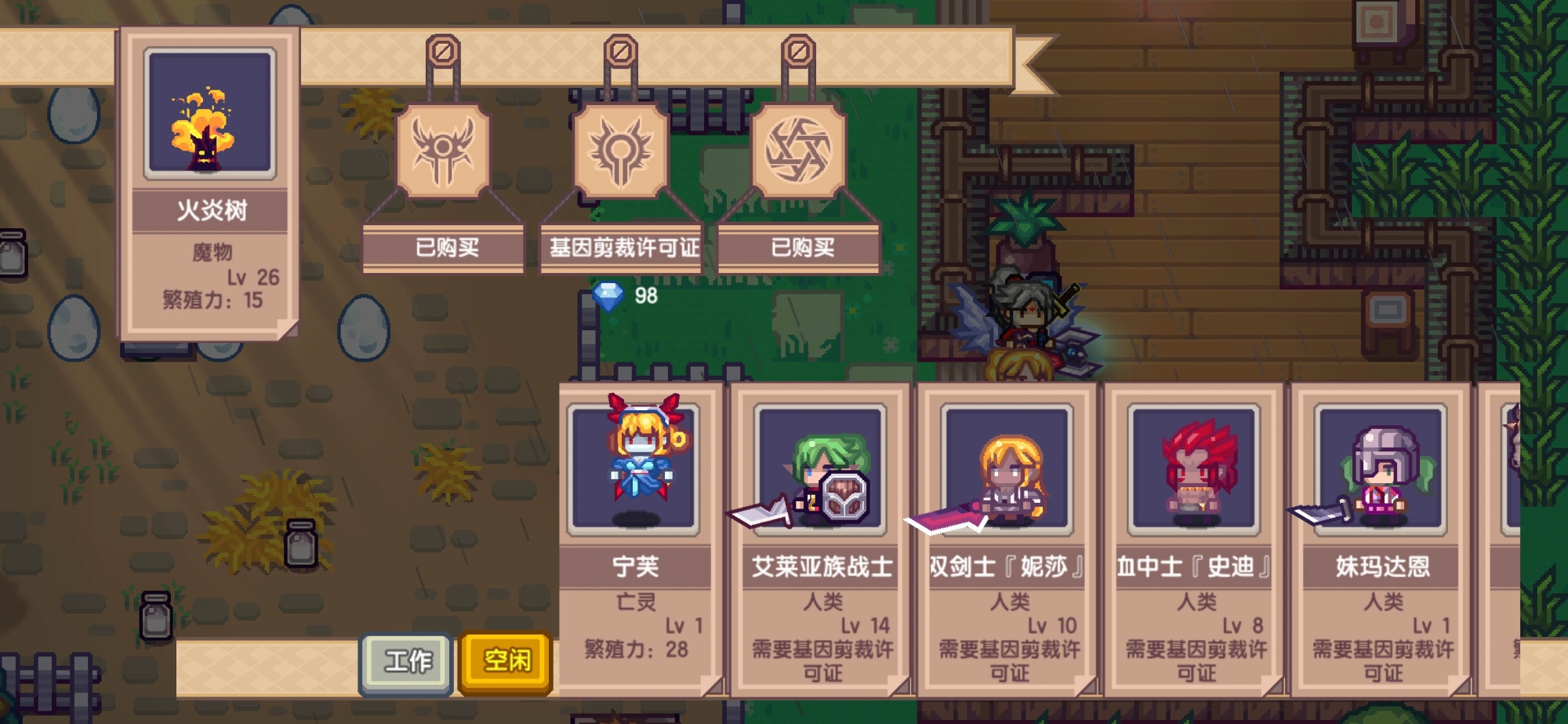This screenshot has width=1568, height=724.
Task: Choose the 宁芙 undead card
Action: point(636,540)
